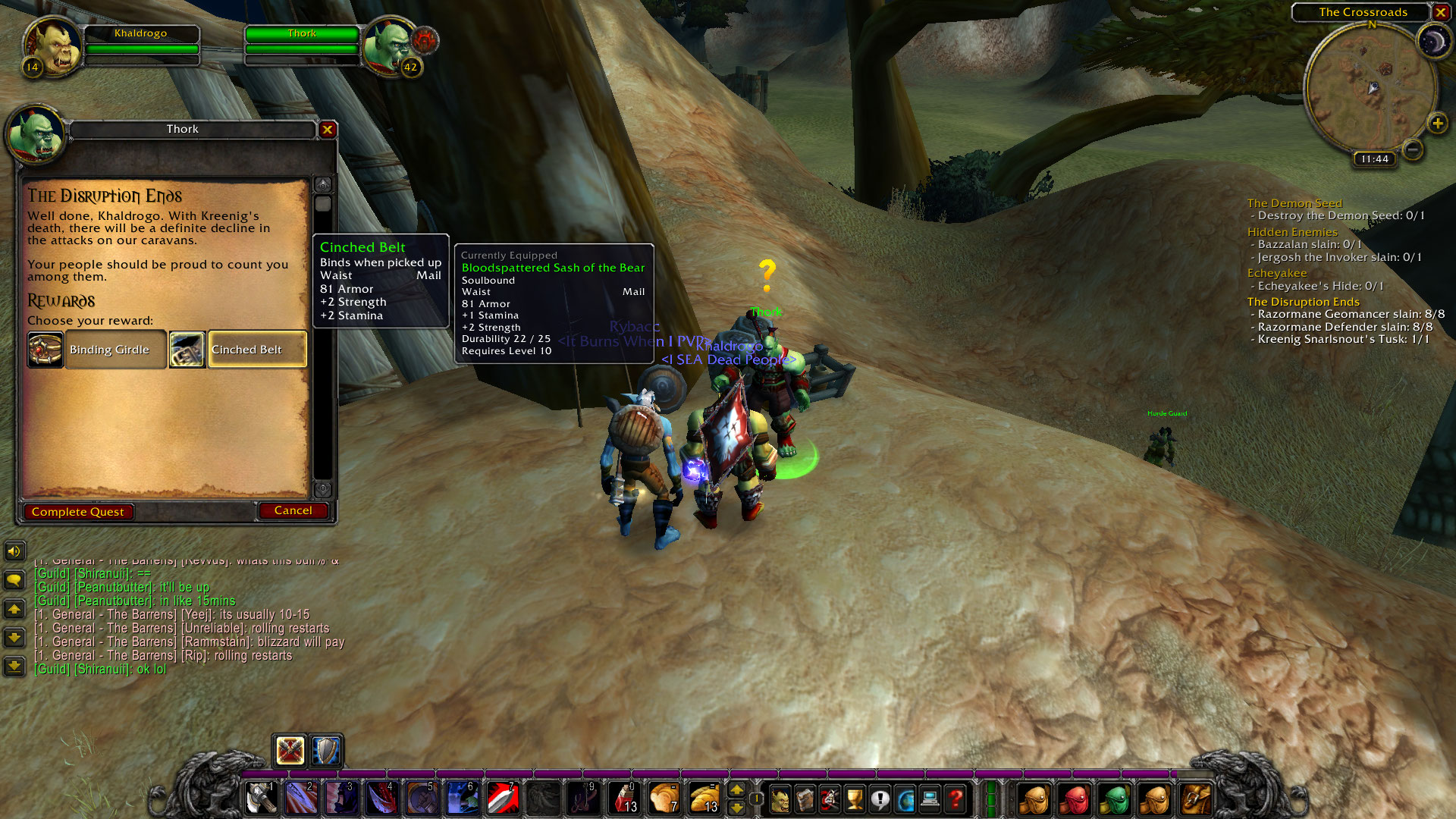Open the Spellbook
This screenshot has height=819, width=1456.
pos(804,799)
